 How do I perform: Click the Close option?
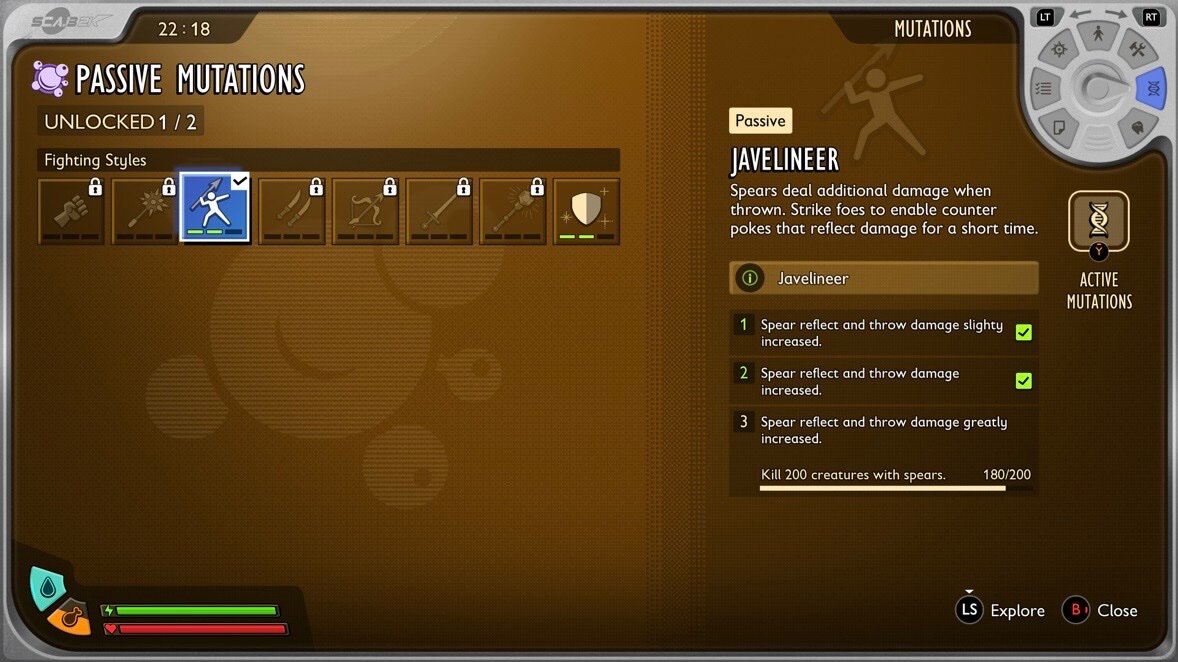tap(1100, 610)
